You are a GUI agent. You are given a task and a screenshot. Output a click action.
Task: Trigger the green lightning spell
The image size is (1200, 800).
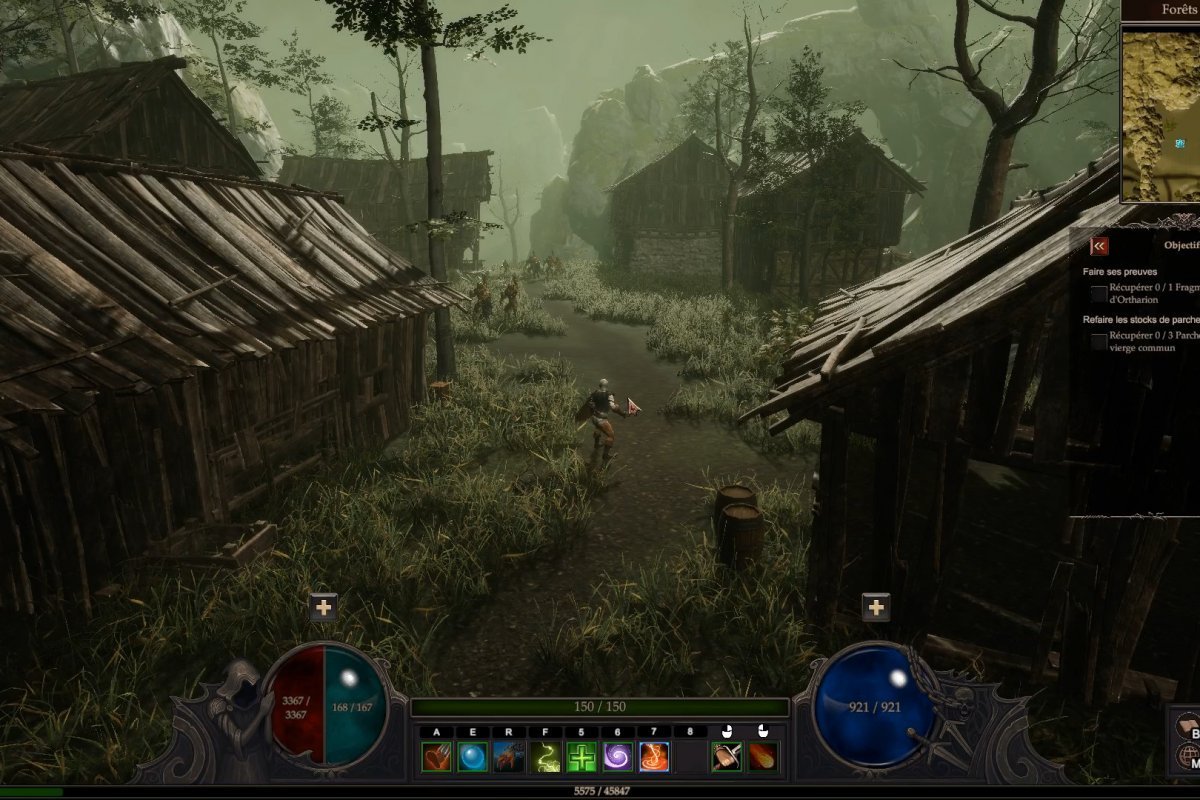pos(545,757)
